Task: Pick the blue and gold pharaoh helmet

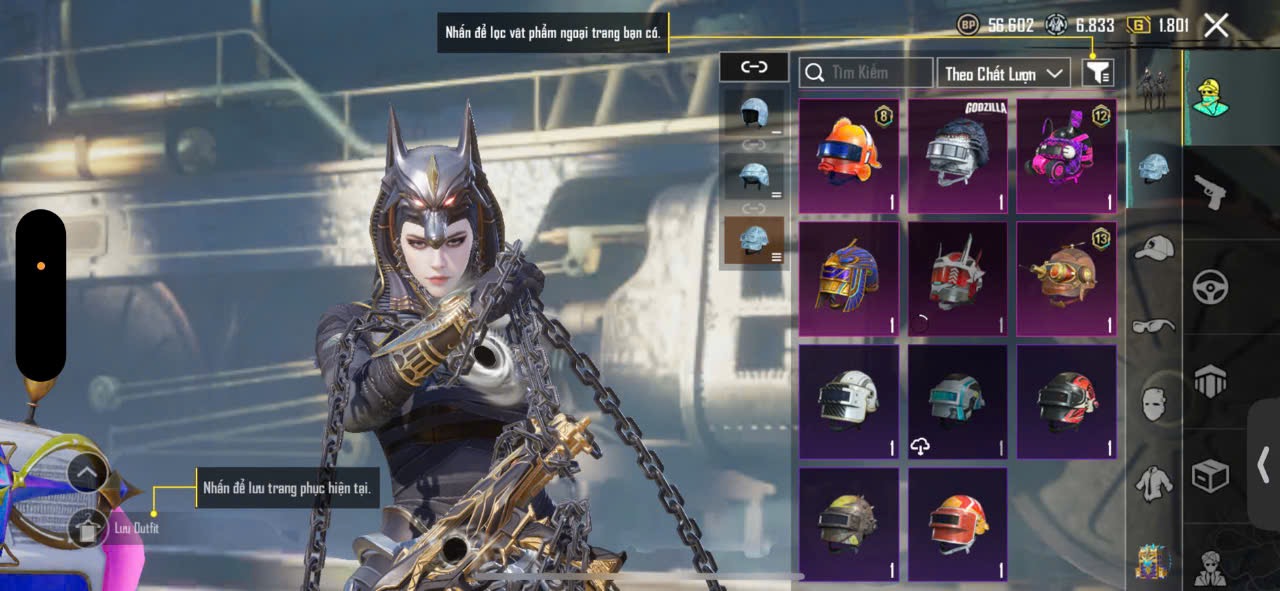Action: click(x=849, y=279)
